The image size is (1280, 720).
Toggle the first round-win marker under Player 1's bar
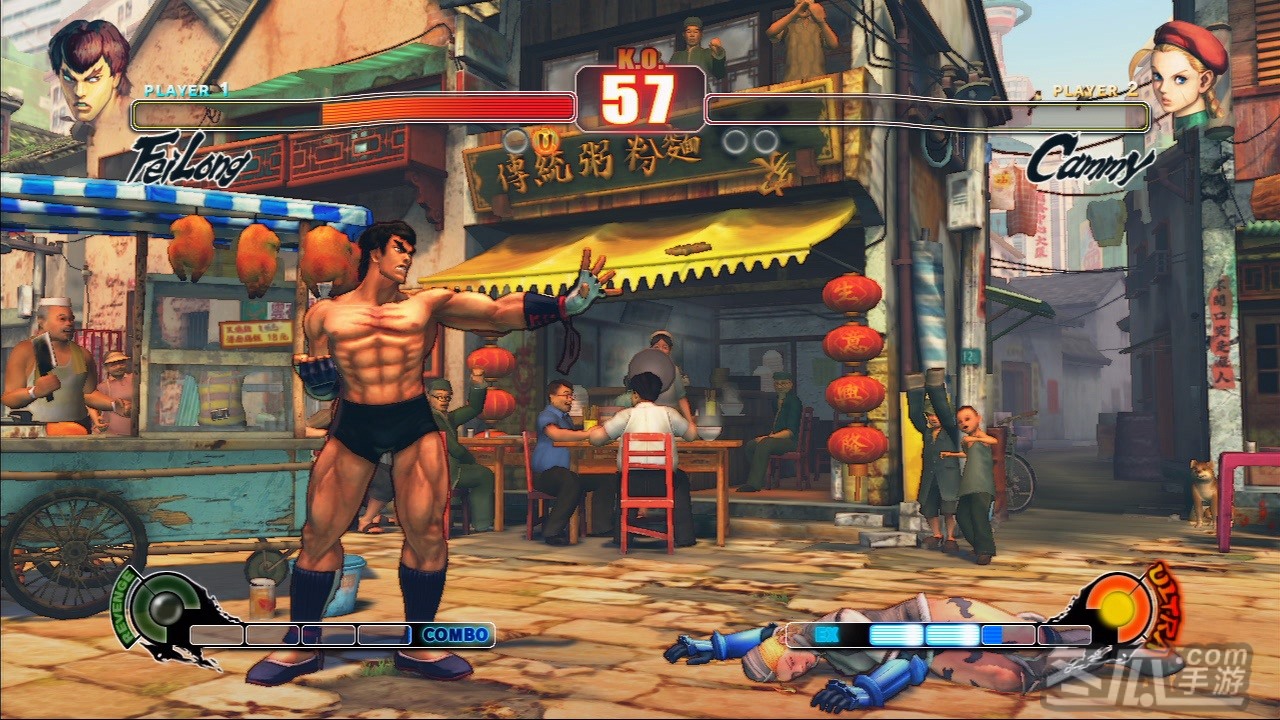click(x=516, y=138)
